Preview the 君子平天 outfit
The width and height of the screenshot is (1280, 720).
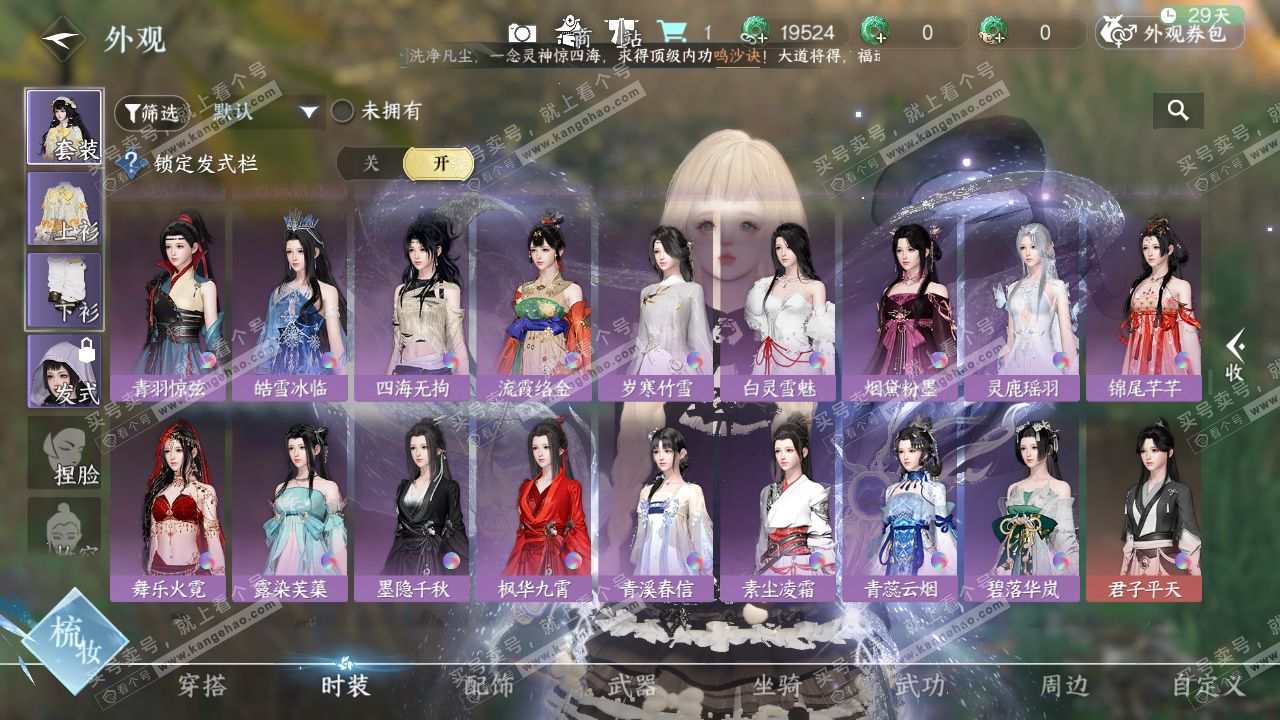[1145, 505]
